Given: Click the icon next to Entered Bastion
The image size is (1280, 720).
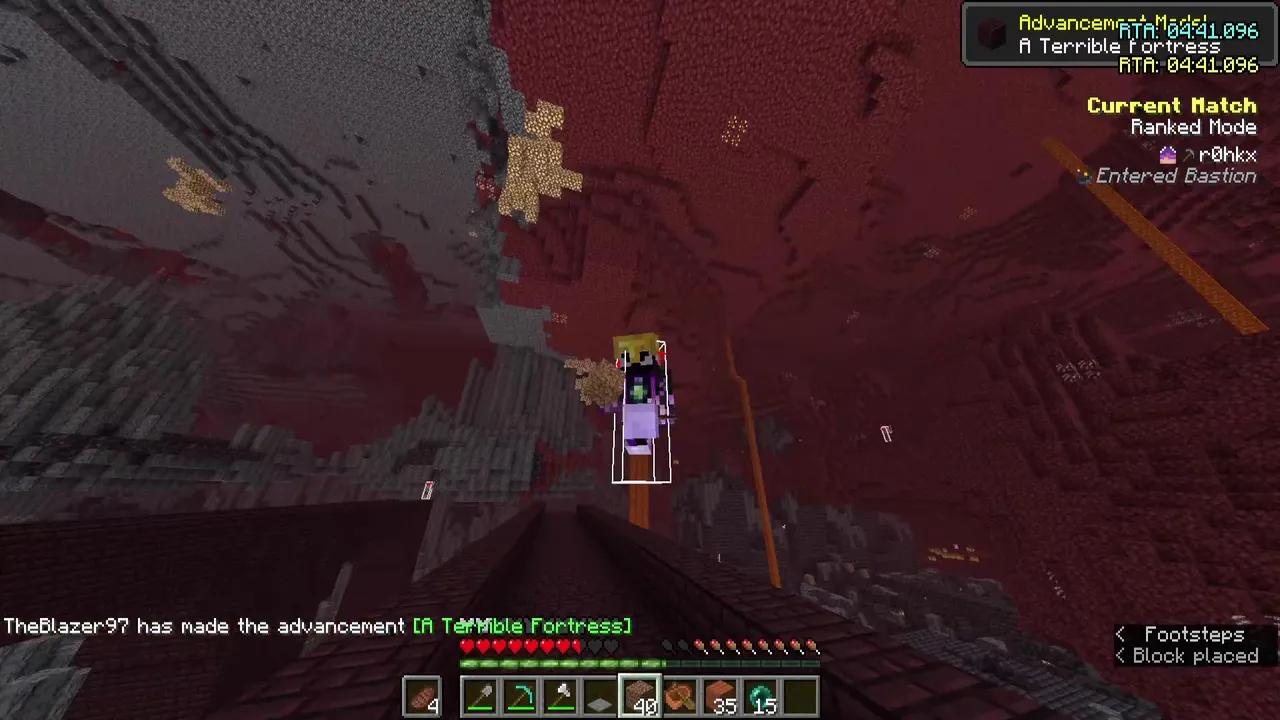Looking at the screenshot, I should (x=1085, y=177).
